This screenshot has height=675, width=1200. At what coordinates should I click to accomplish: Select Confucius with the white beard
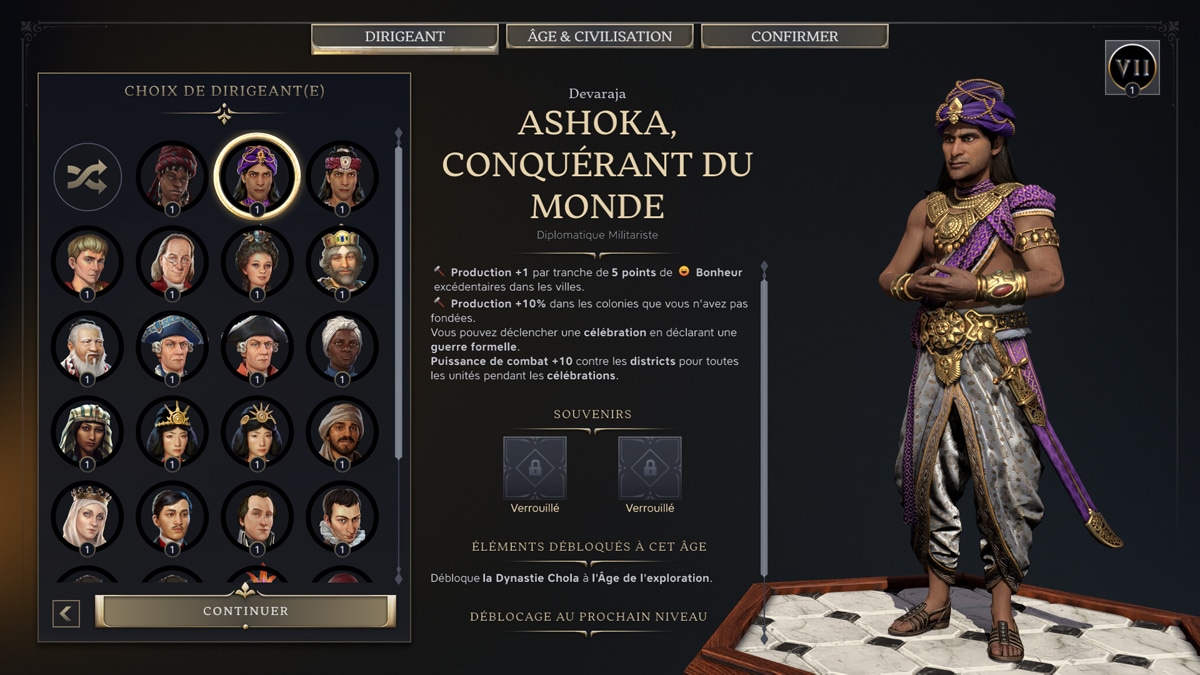click(x=87, y=346)
